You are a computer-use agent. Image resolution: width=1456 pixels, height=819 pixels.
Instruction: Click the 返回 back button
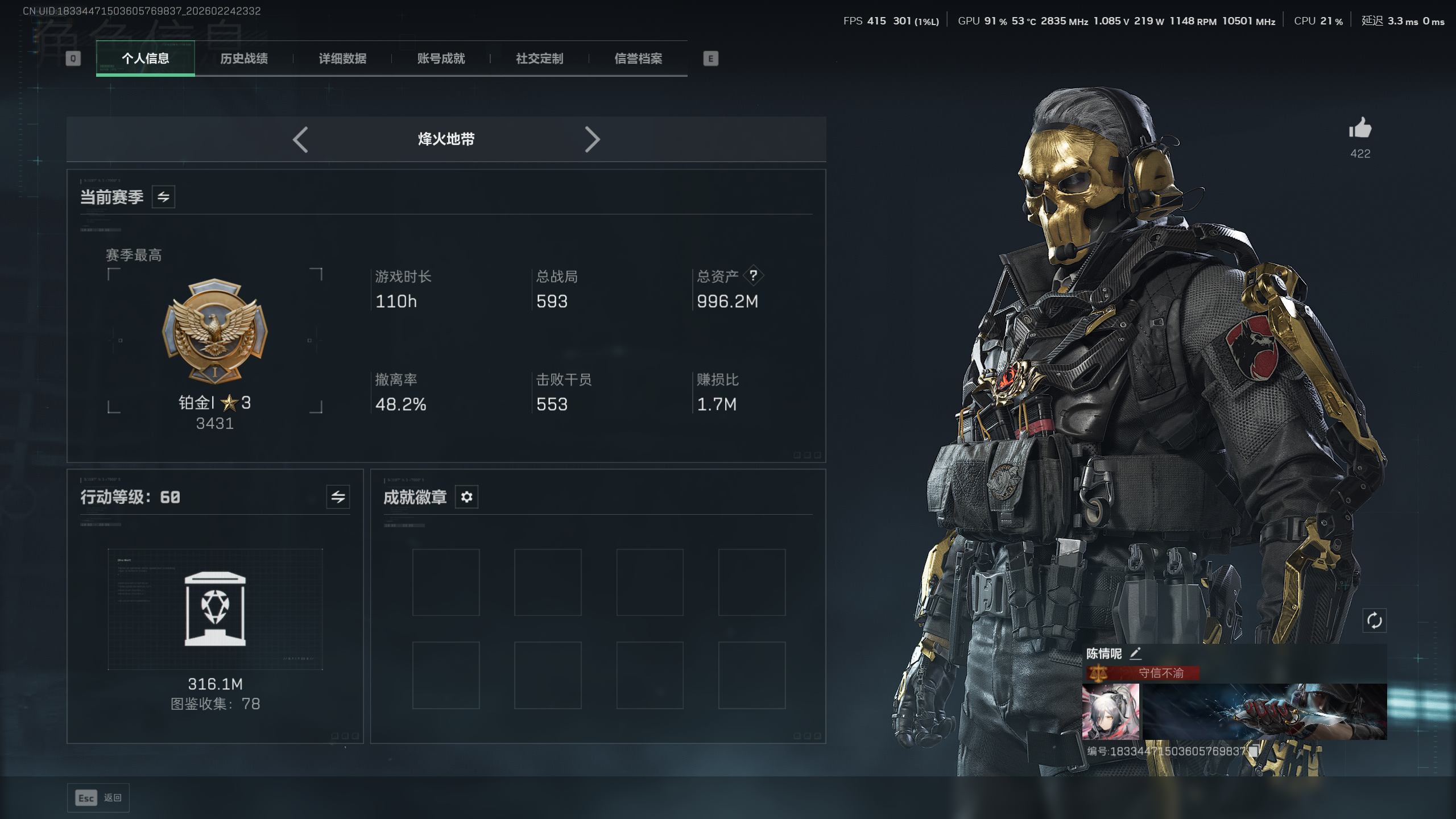[x=98, y=798]
